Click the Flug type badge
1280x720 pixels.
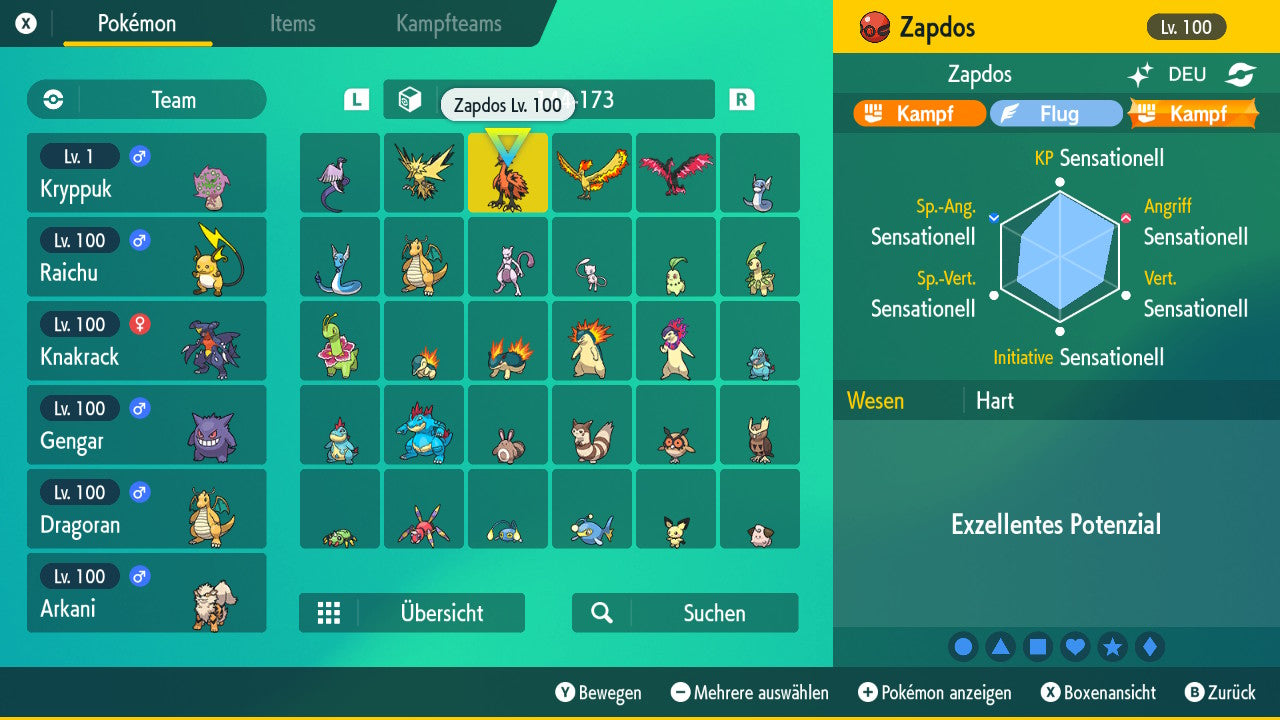(1056, 113)
